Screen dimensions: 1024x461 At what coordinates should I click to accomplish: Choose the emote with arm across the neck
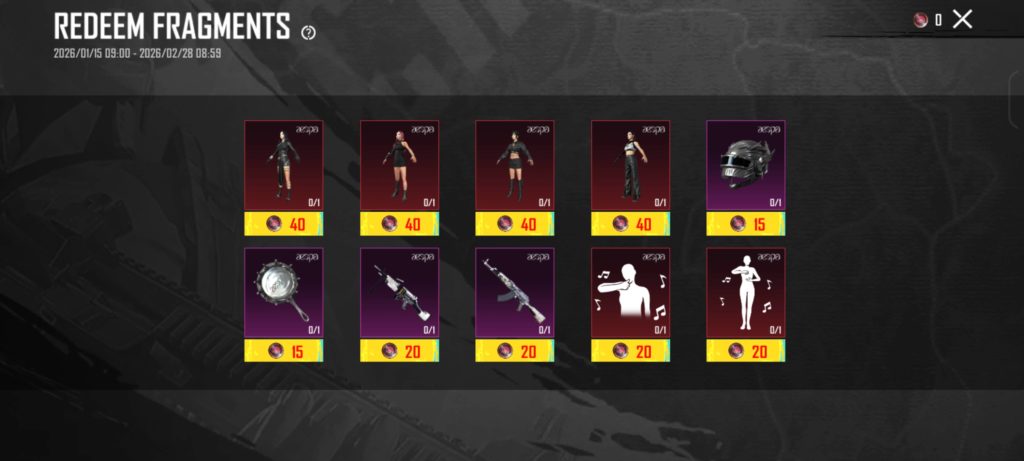pyautogui.click(x=630, y=292)
